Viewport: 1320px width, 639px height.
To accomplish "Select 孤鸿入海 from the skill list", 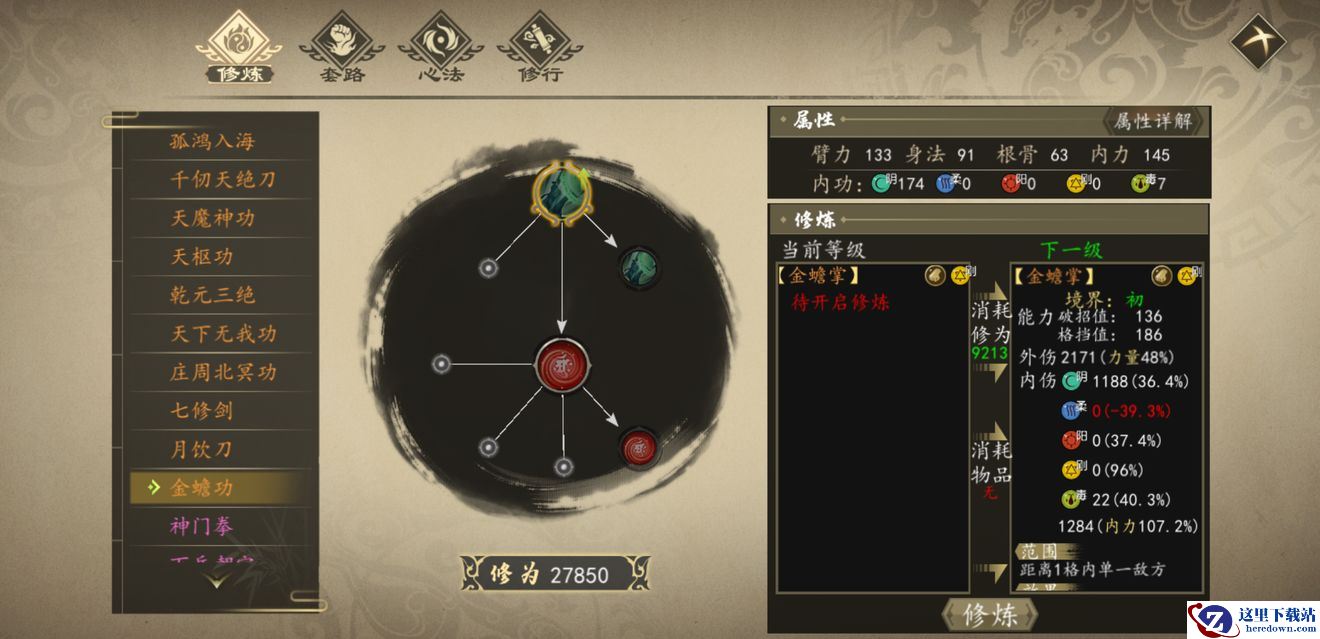I will click(x=213, y=141).
